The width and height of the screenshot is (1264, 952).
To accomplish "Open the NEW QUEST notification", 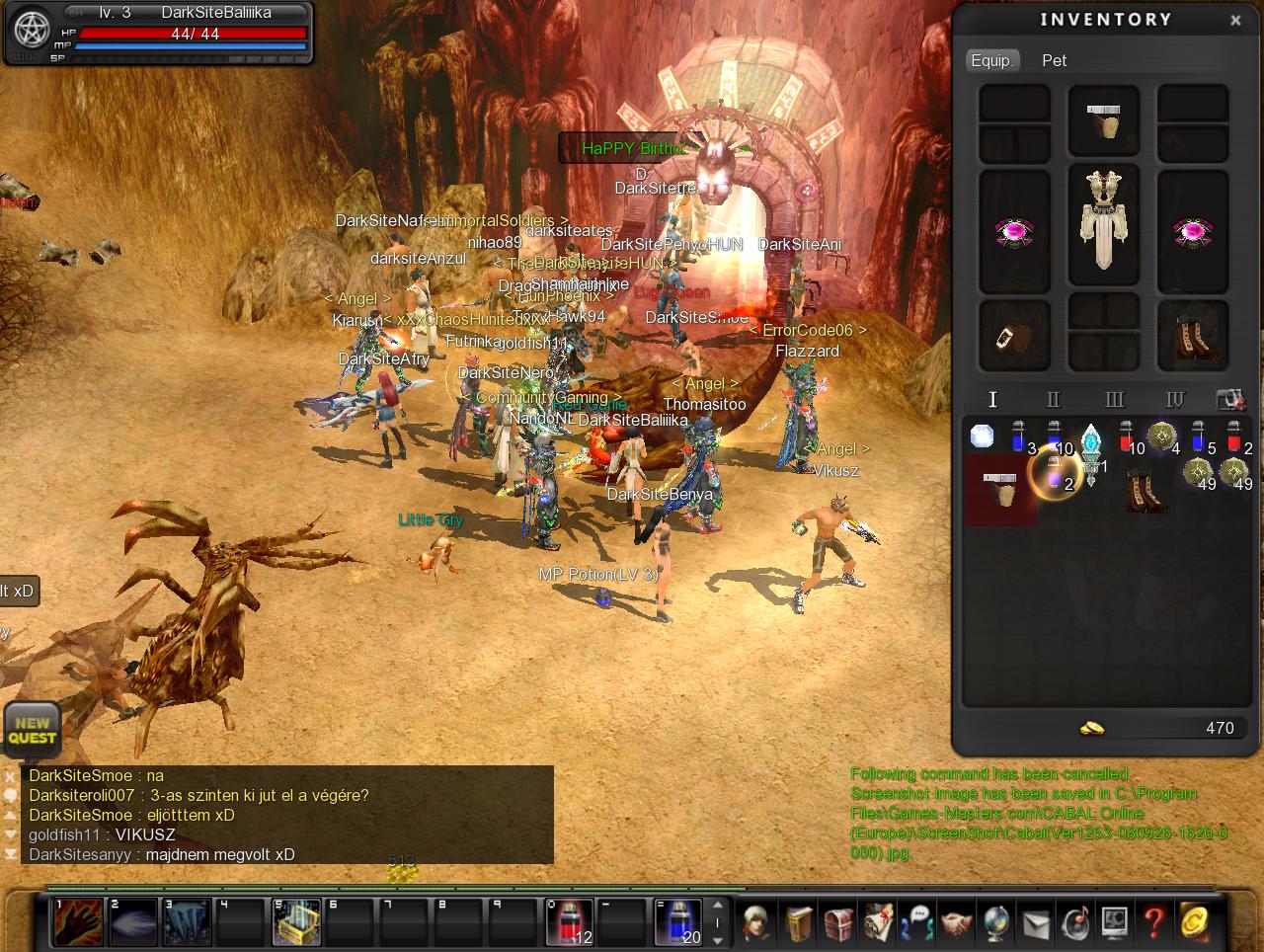I will click(33, 730).
